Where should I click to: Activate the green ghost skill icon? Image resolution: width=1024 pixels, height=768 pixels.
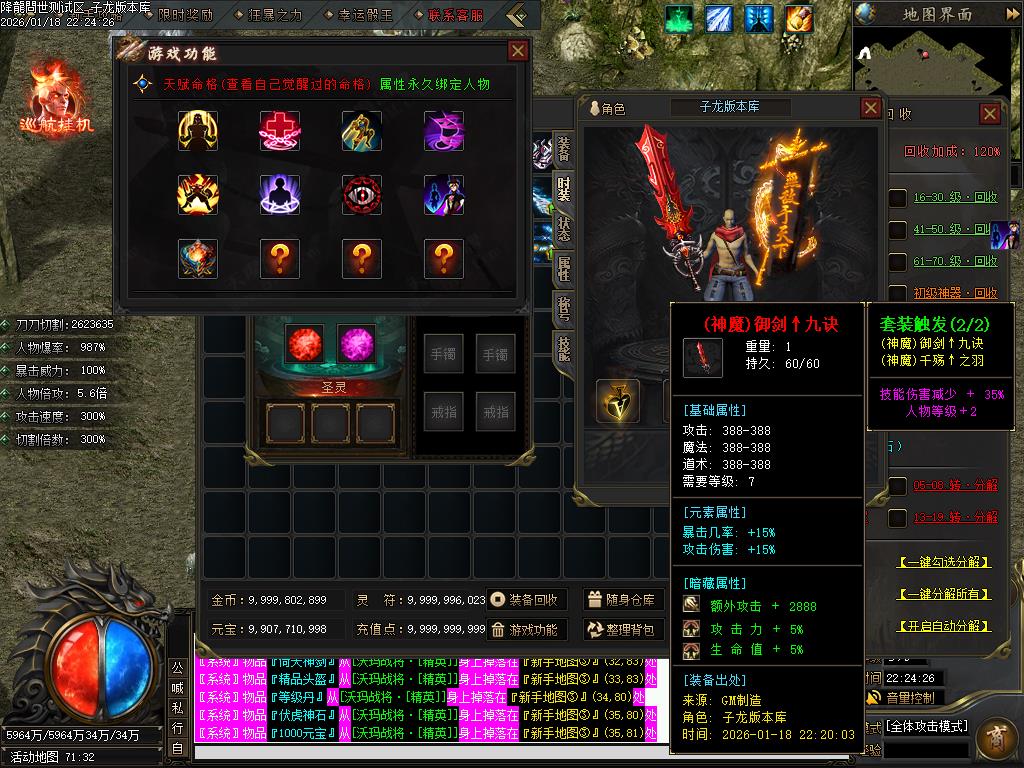[680, 18]
